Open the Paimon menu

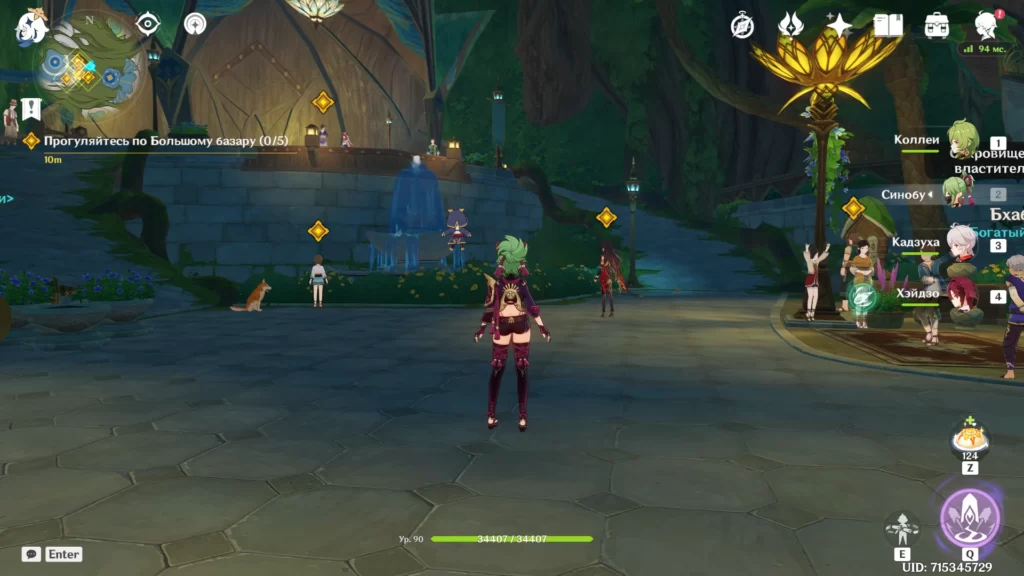[30, 27]
